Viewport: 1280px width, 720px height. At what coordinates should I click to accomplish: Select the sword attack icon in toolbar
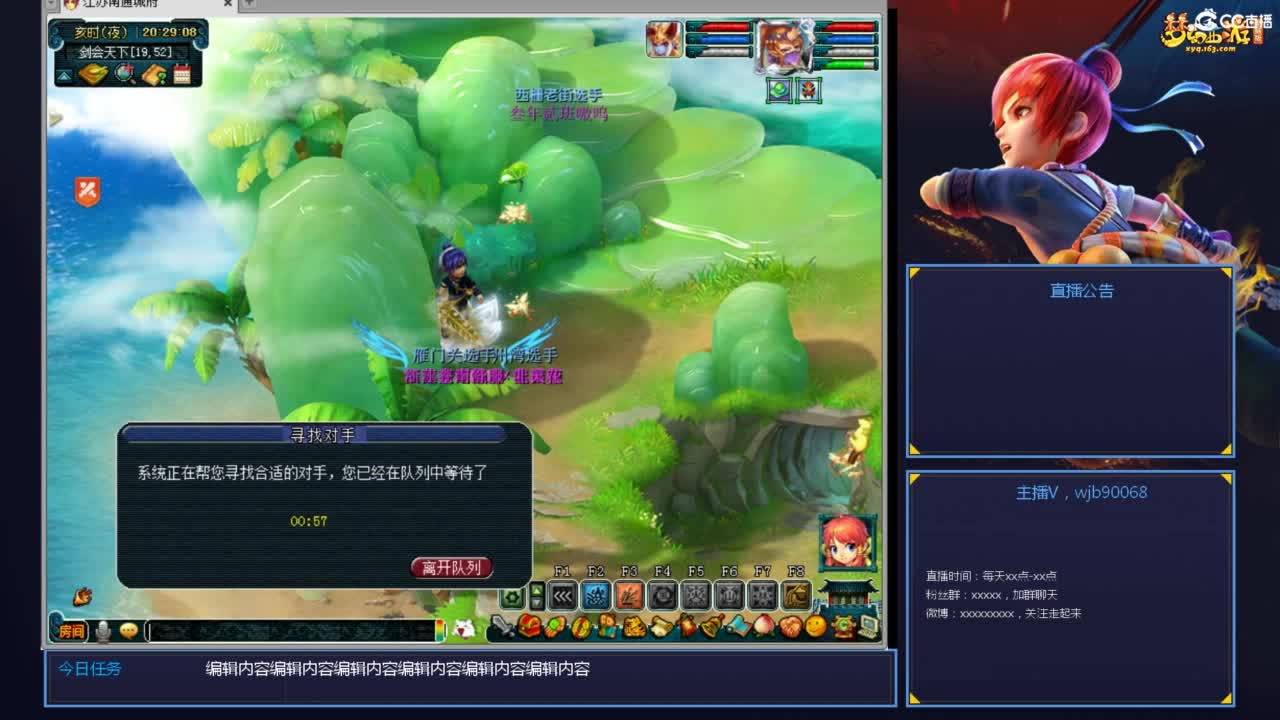[503, 627]
